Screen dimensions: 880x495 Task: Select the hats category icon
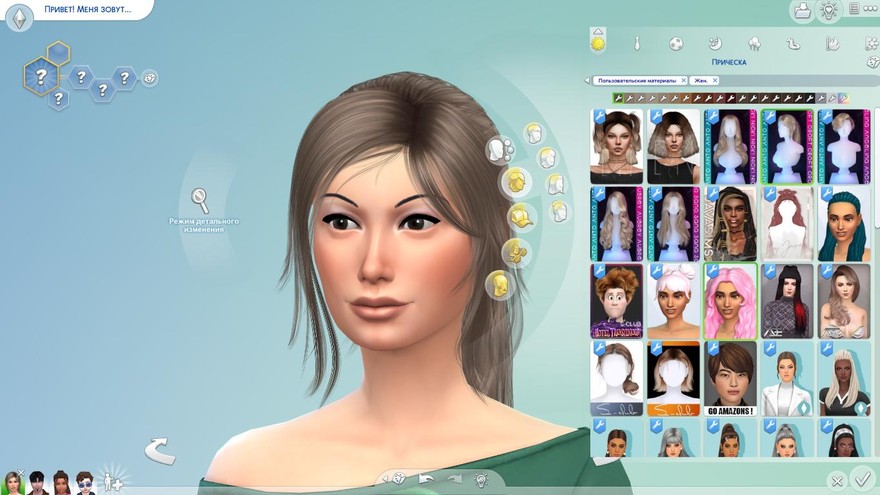(x=519, y=215)
